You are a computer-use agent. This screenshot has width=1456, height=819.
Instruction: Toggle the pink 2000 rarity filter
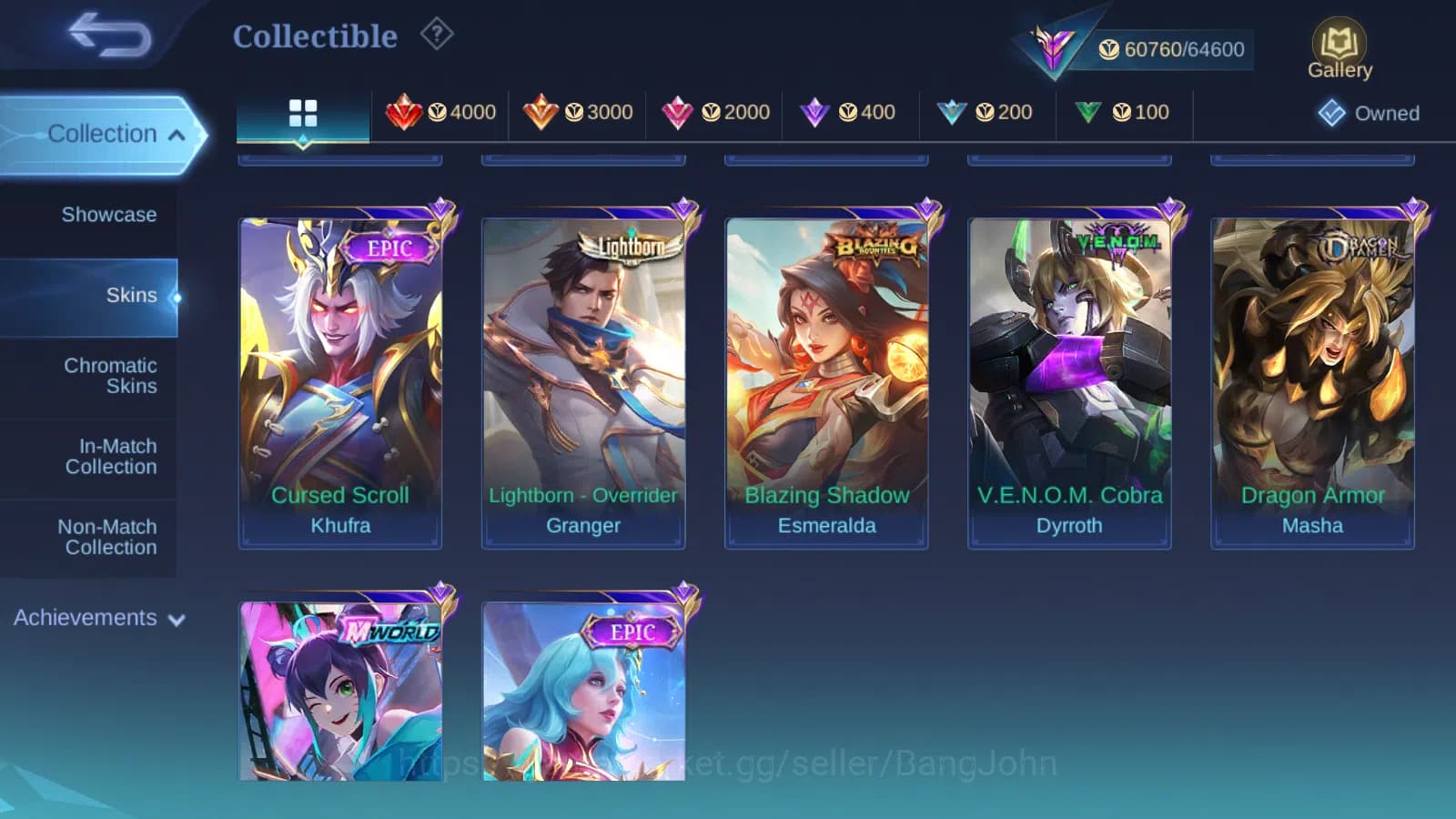pyautogui.click(x=713, y=112)
